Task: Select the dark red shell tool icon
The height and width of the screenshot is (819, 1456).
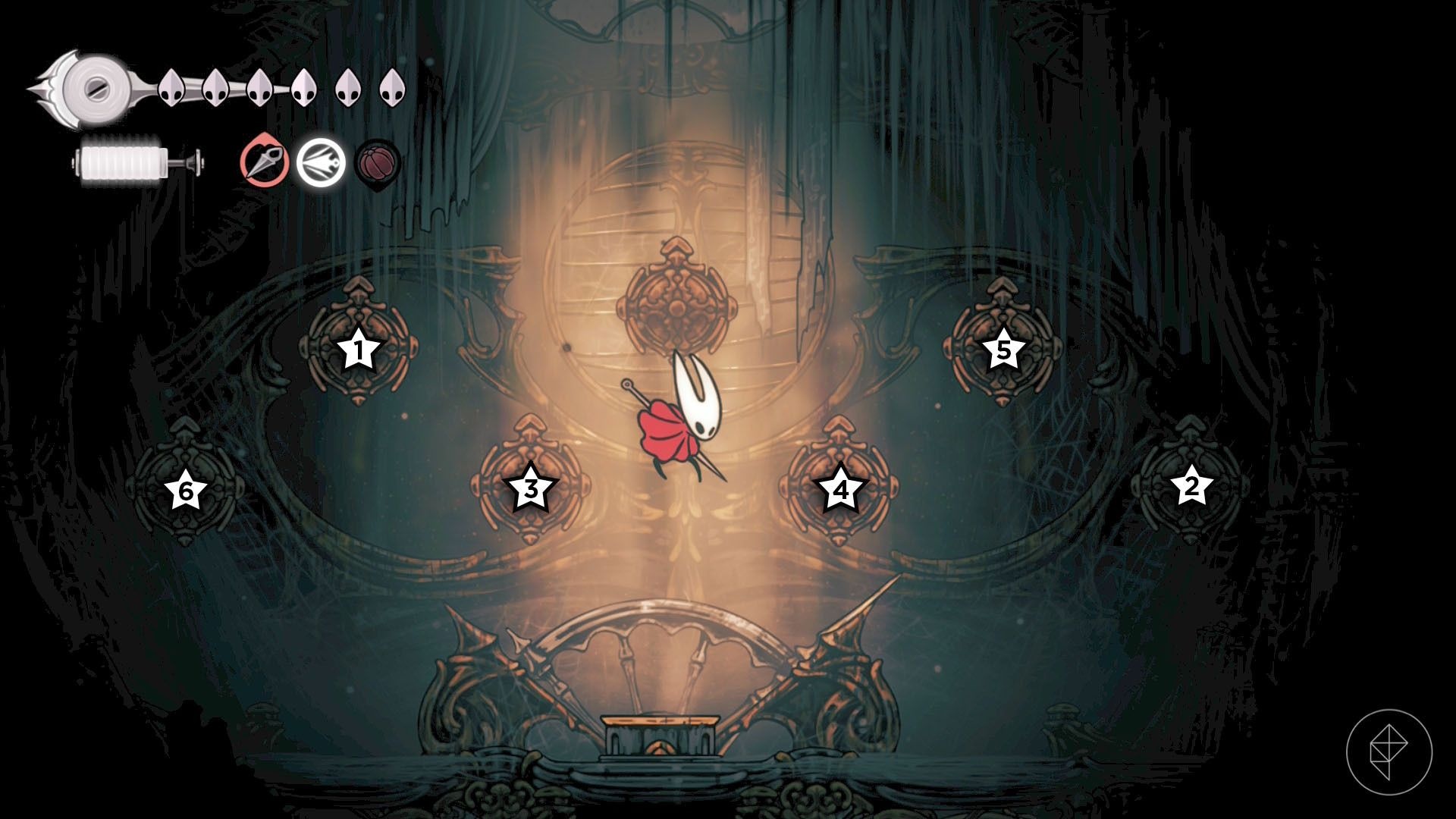Action: [x=378, y=162]
